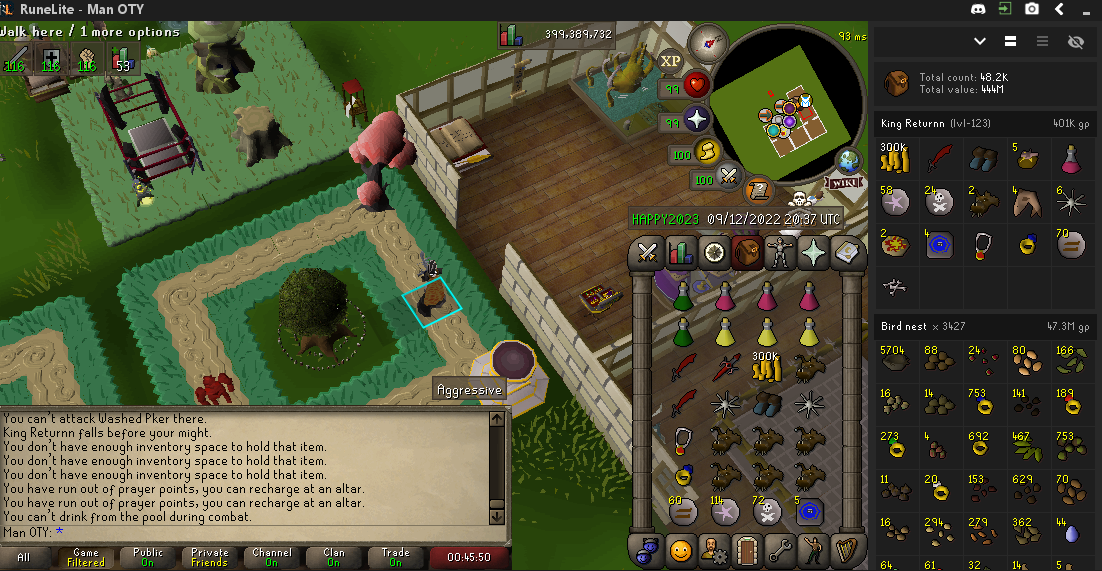Take a screenshot with the camera button
This screenshot has height=571, width=1102.
[1031, 9]
